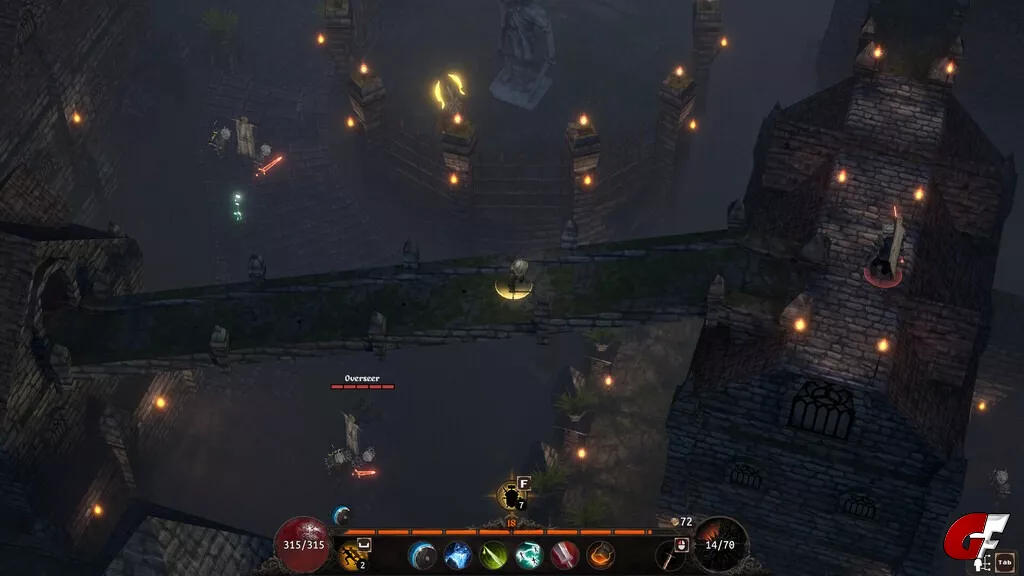Use the golden beetle consumable icon
Screen dimensions: 1024x576
(x=512, y=496)
